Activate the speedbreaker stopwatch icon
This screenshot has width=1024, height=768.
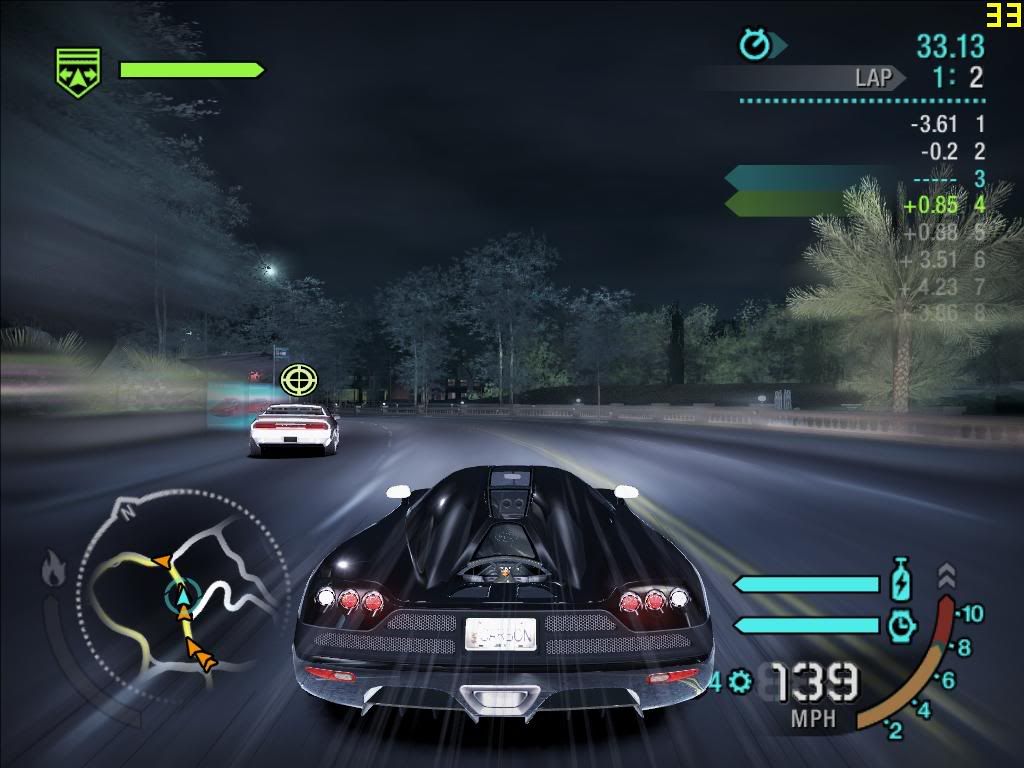click(x=901, y=625)
